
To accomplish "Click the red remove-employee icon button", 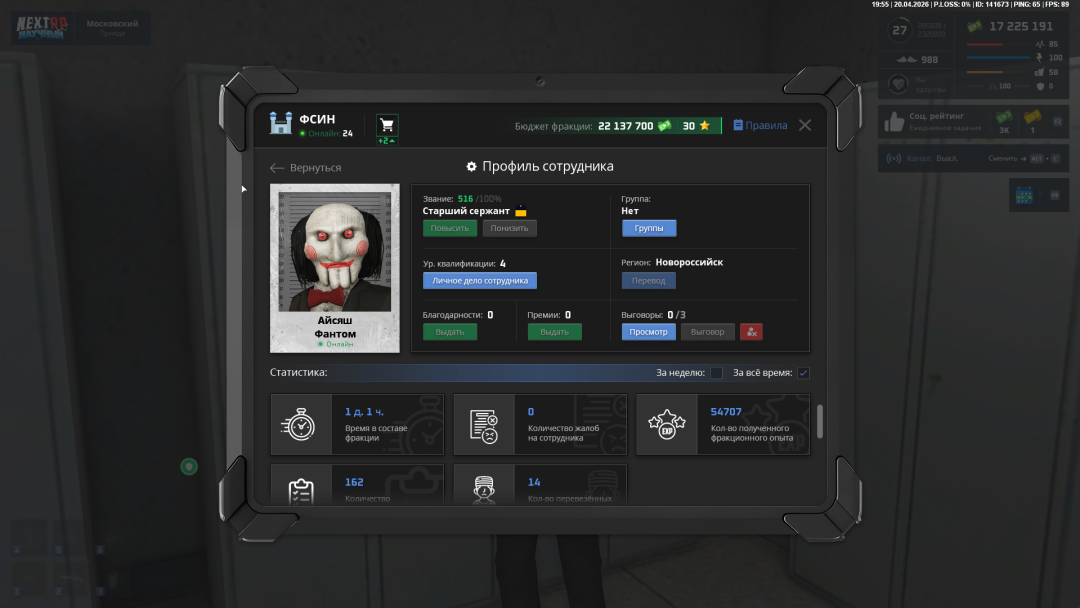I will pyautogui.click(x=752, y=332).
